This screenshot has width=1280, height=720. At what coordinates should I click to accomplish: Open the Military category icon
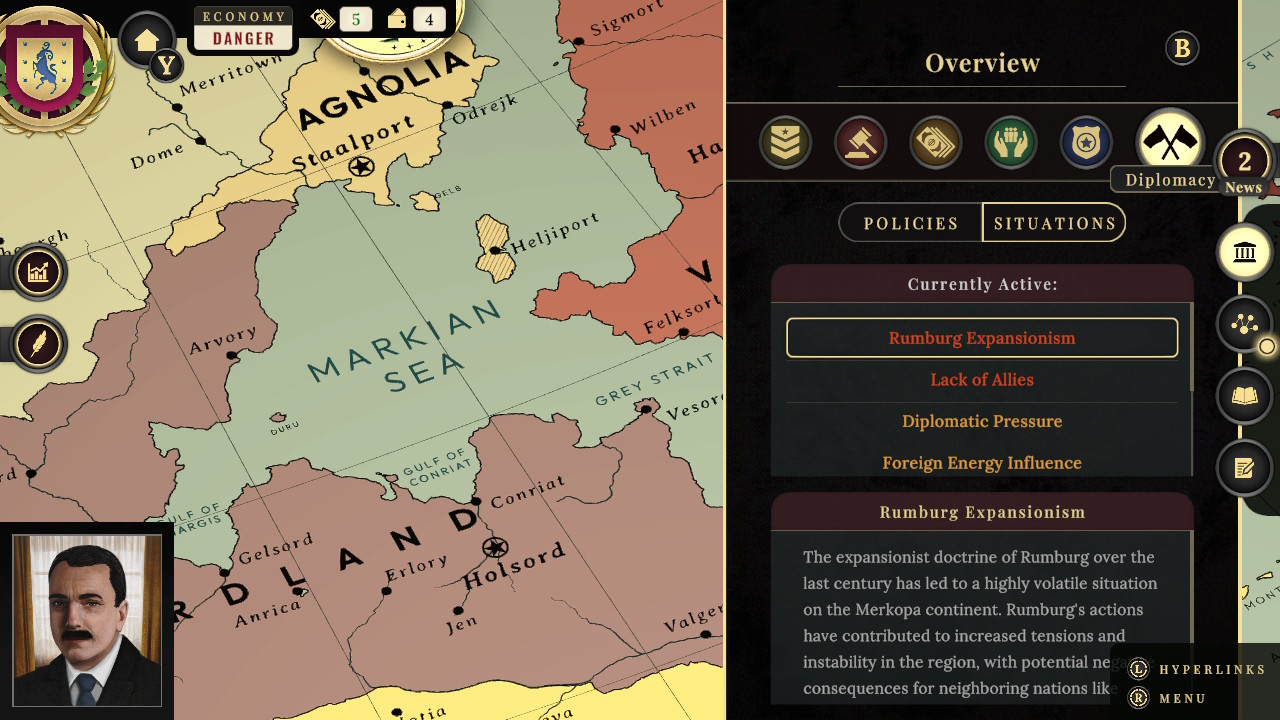786,142
